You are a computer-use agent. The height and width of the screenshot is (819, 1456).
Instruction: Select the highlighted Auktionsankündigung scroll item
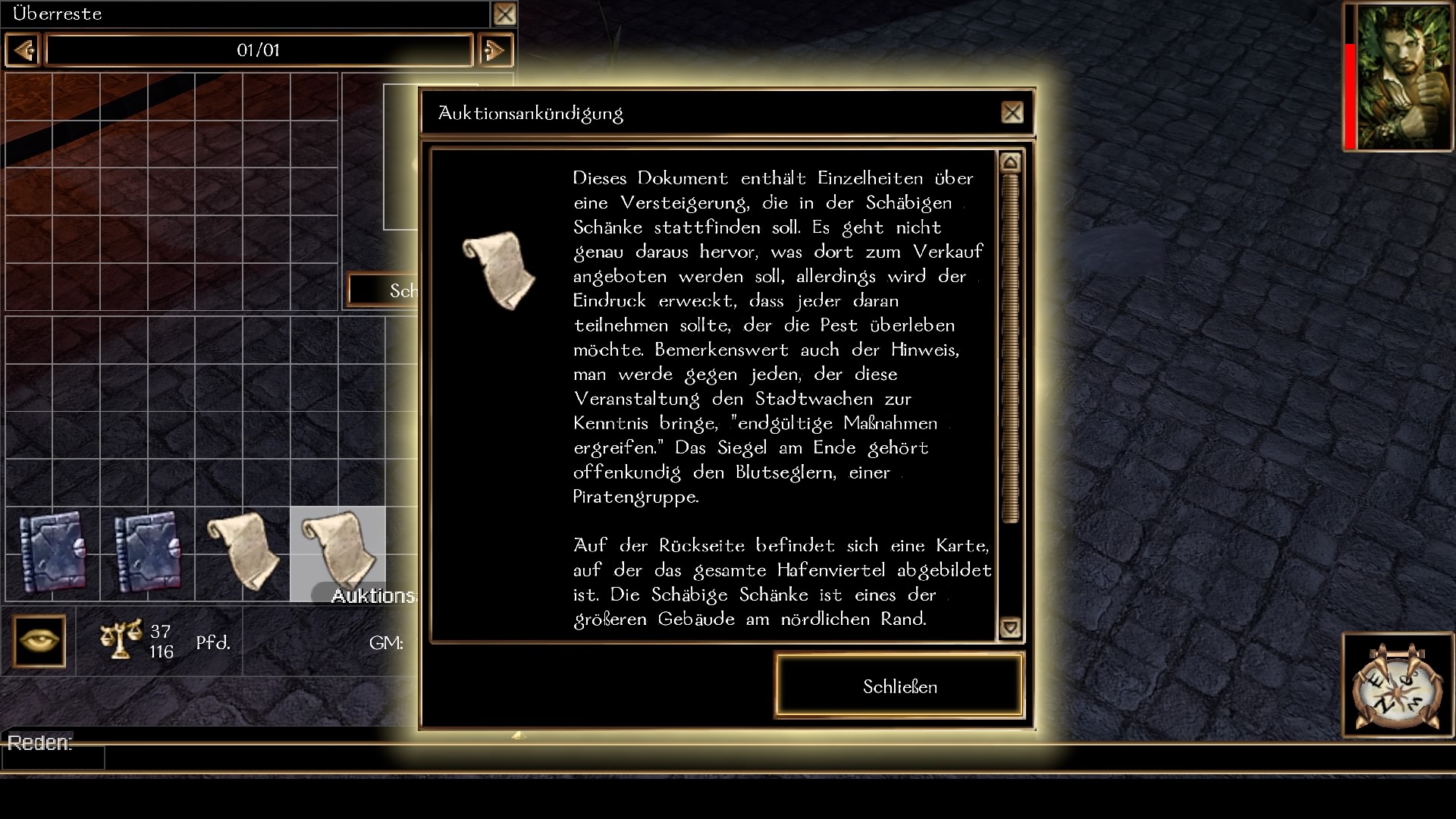point(338,553)
